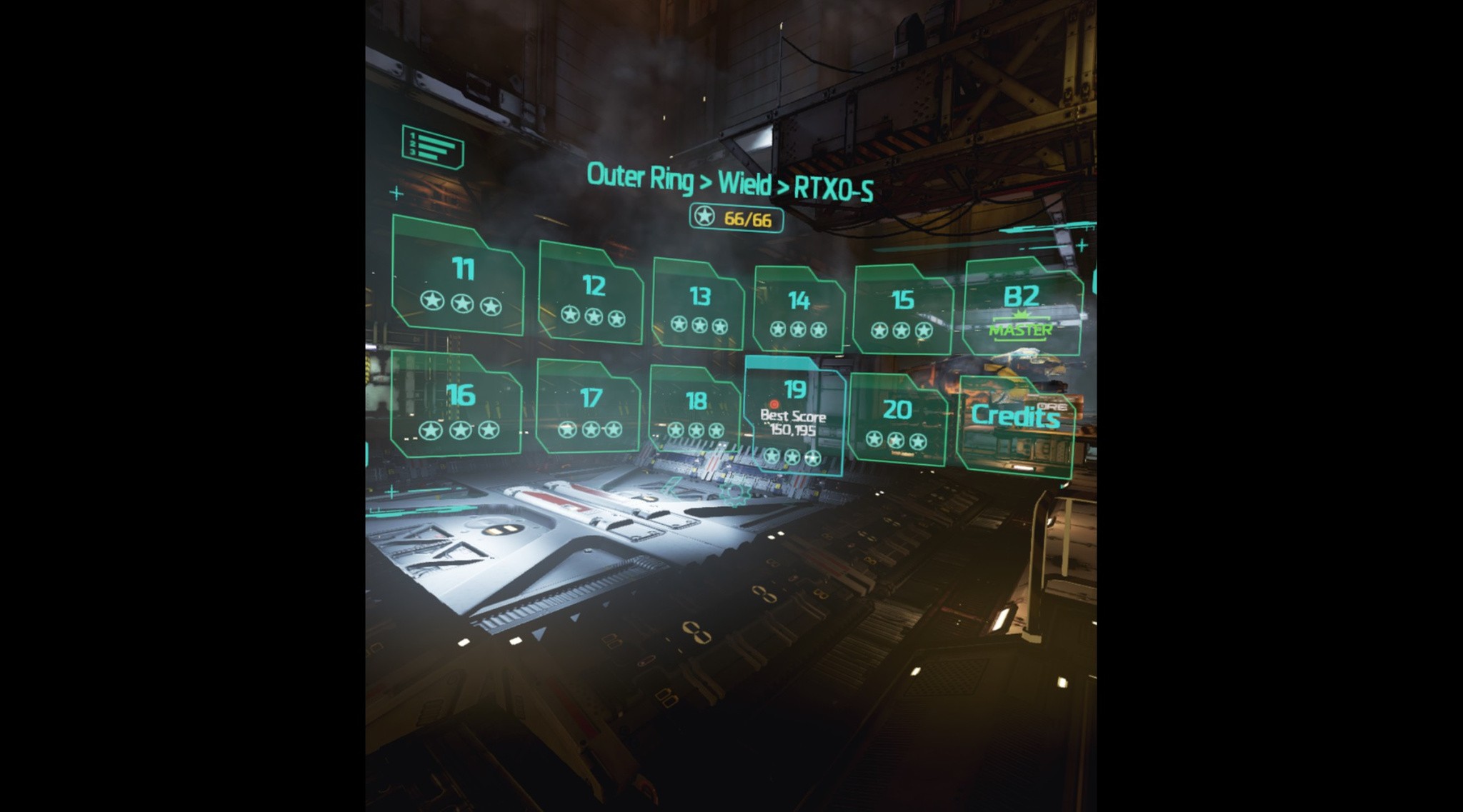Click the middle star under level 16
This screenshot has height=812, width=1463.
pyautogui.click(x=460, y=431)
